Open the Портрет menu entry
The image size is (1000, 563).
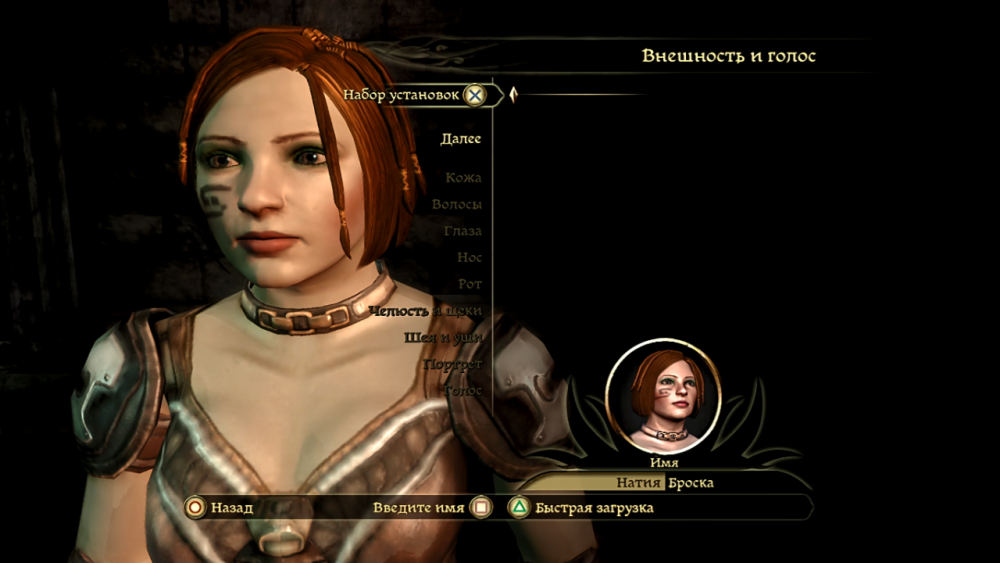[x=453, y=364]
